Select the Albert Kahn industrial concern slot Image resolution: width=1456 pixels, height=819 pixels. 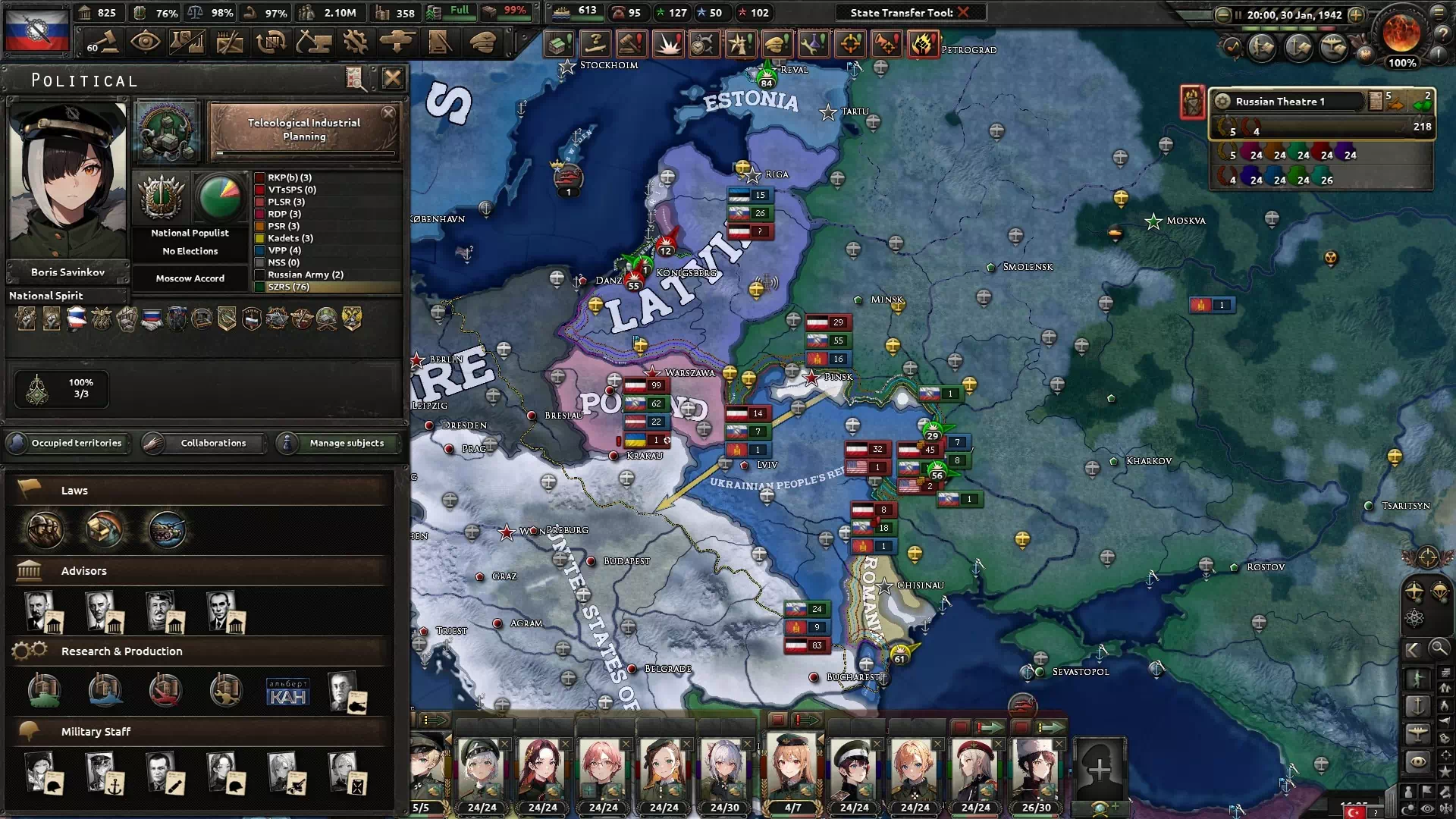coord(288,692)
